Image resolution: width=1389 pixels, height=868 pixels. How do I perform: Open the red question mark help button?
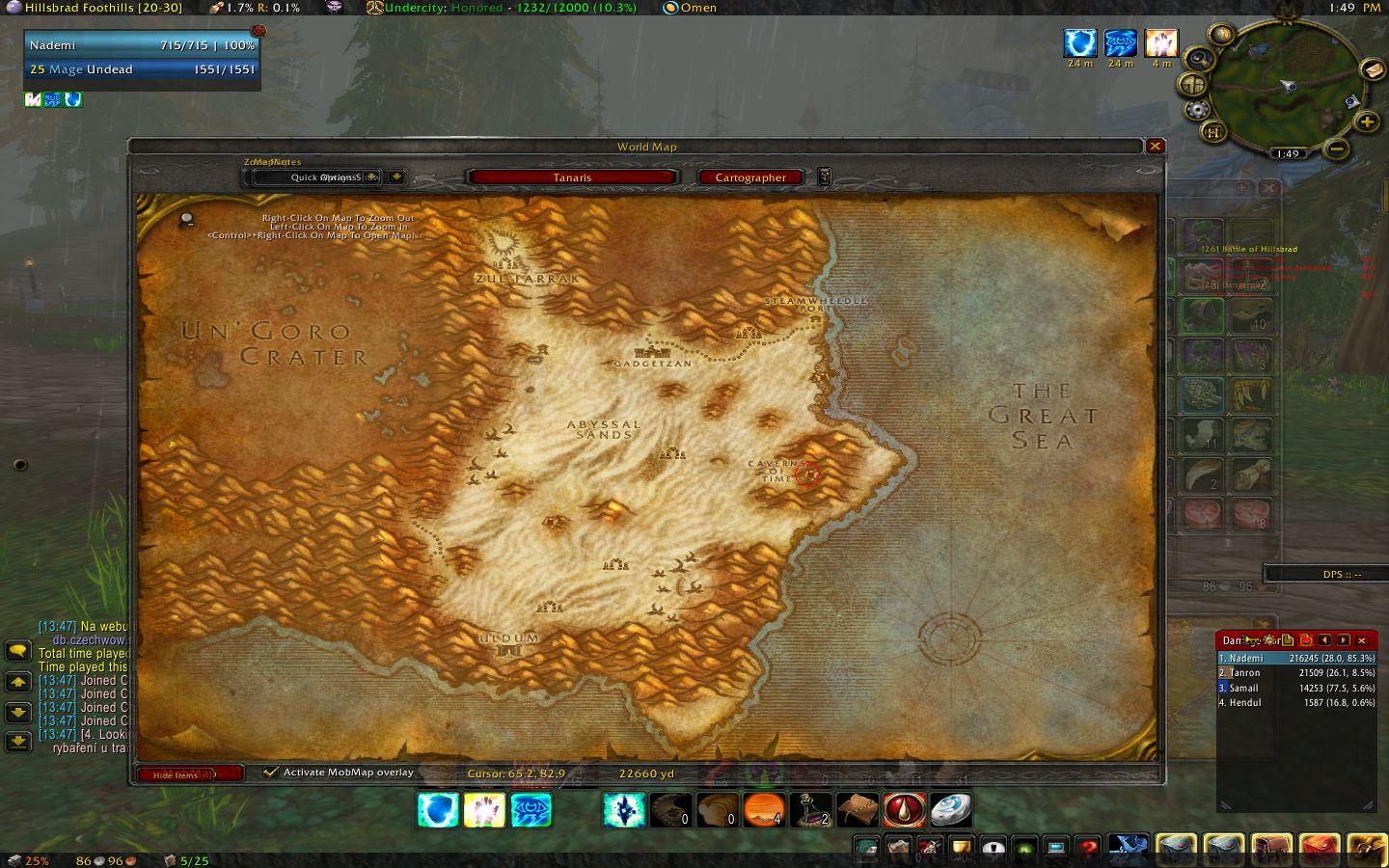pos(1088,849)
